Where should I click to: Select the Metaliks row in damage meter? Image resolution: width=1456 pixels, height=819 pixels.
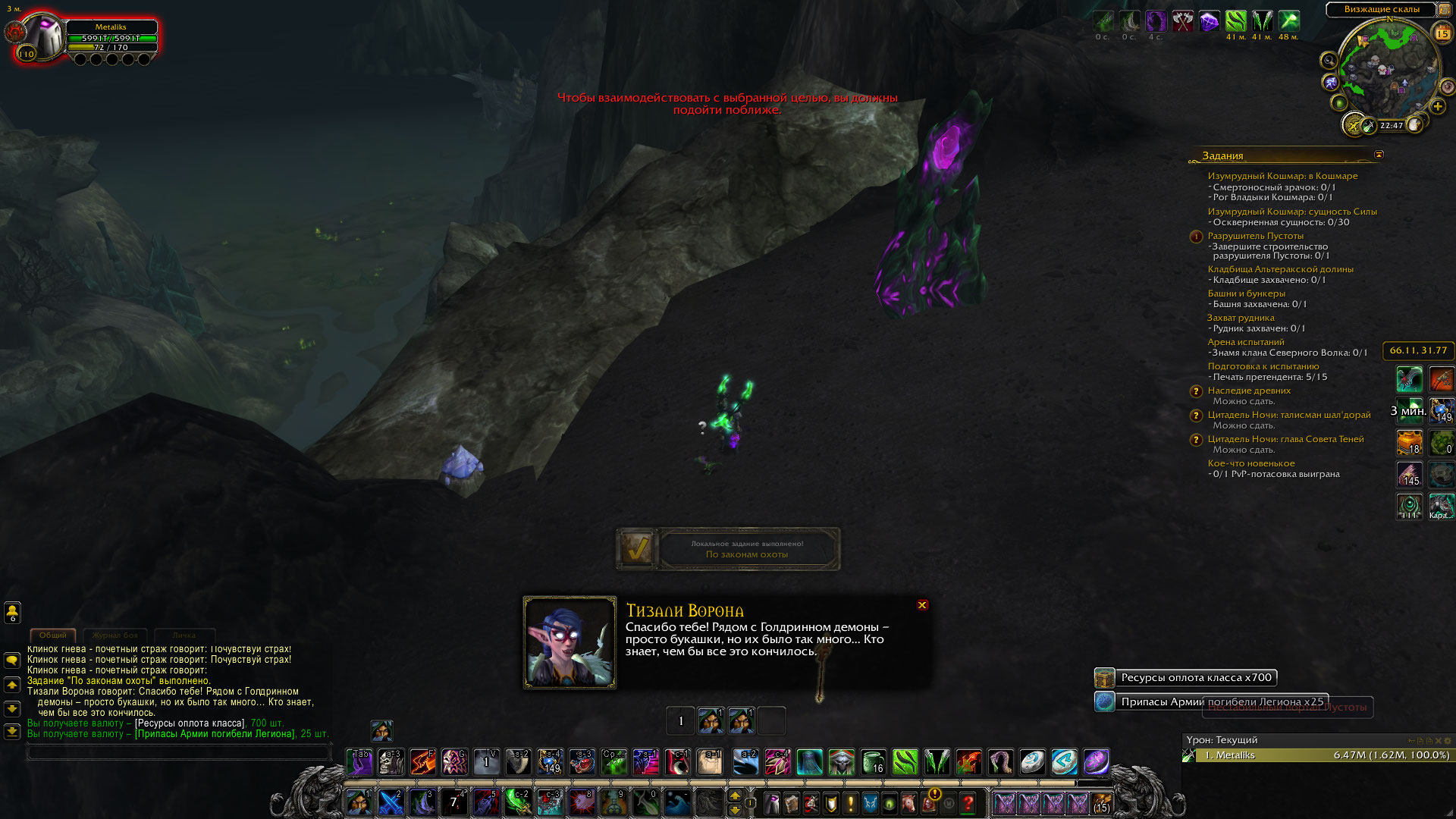(x=1318, y=755)
